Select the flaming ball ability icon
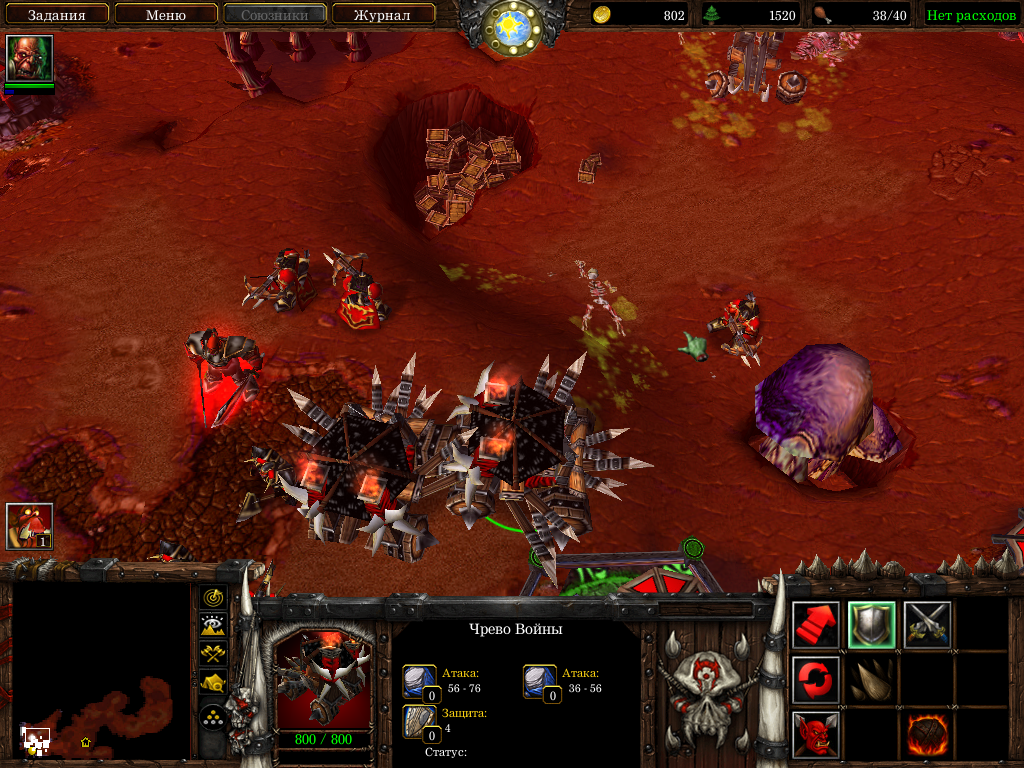The width and height of the screenshot is (1024, 768). pos(927,735)
